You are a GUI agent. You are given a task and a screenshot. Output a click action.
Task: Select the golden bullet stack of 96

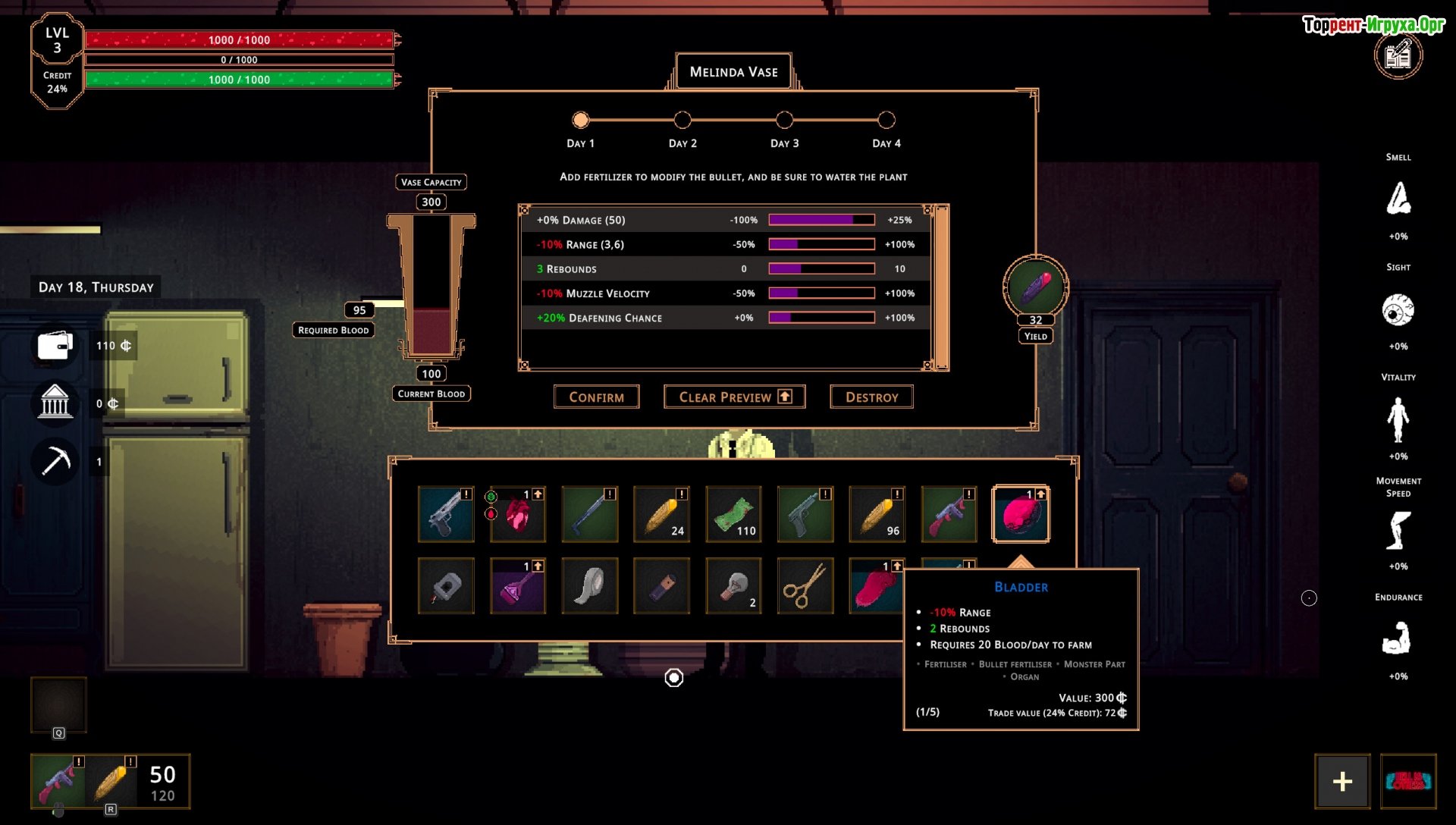(877, 514)
